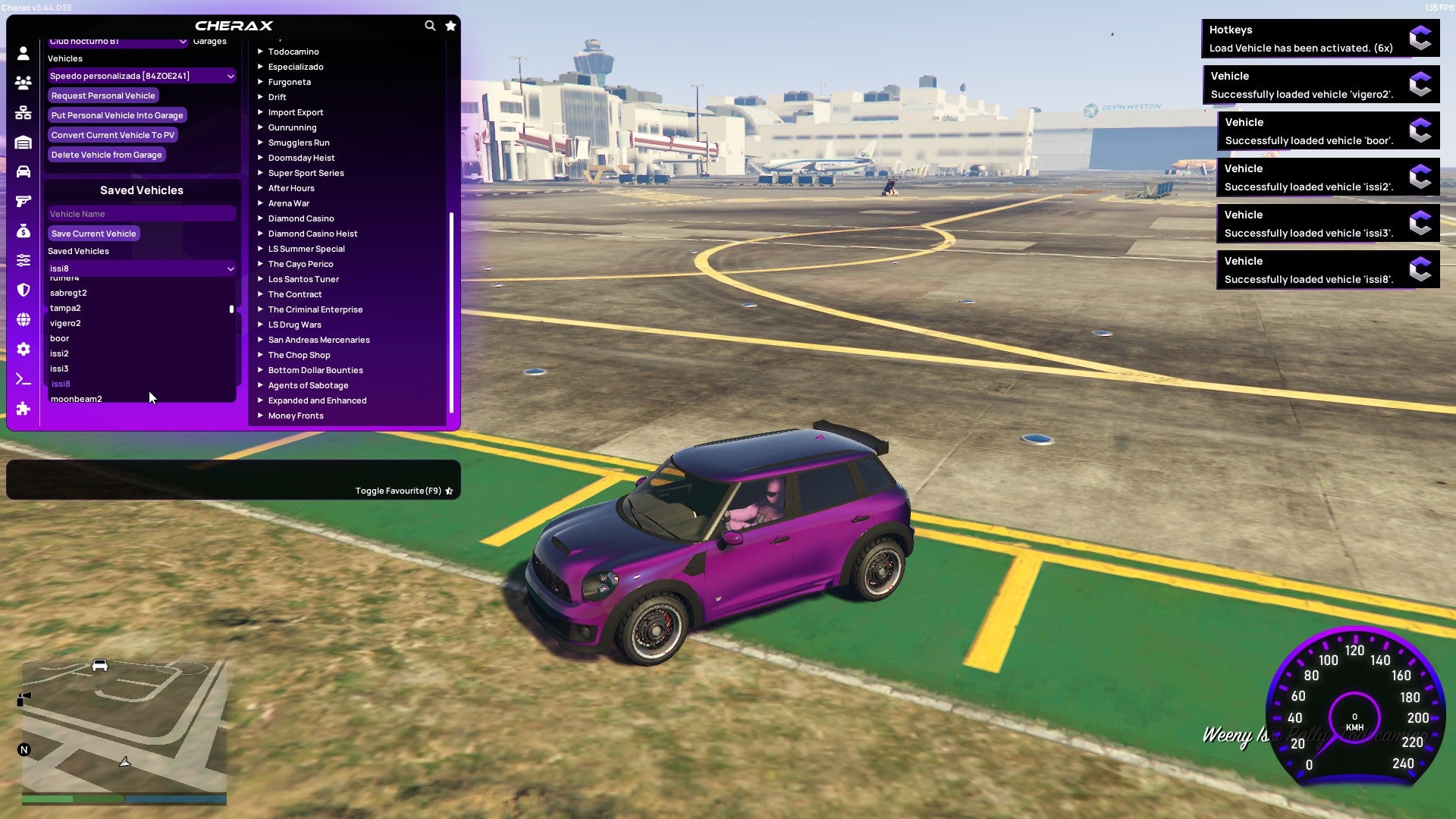
Task: Click the Lua scripts puzzle icon
Action: (23, 409)
